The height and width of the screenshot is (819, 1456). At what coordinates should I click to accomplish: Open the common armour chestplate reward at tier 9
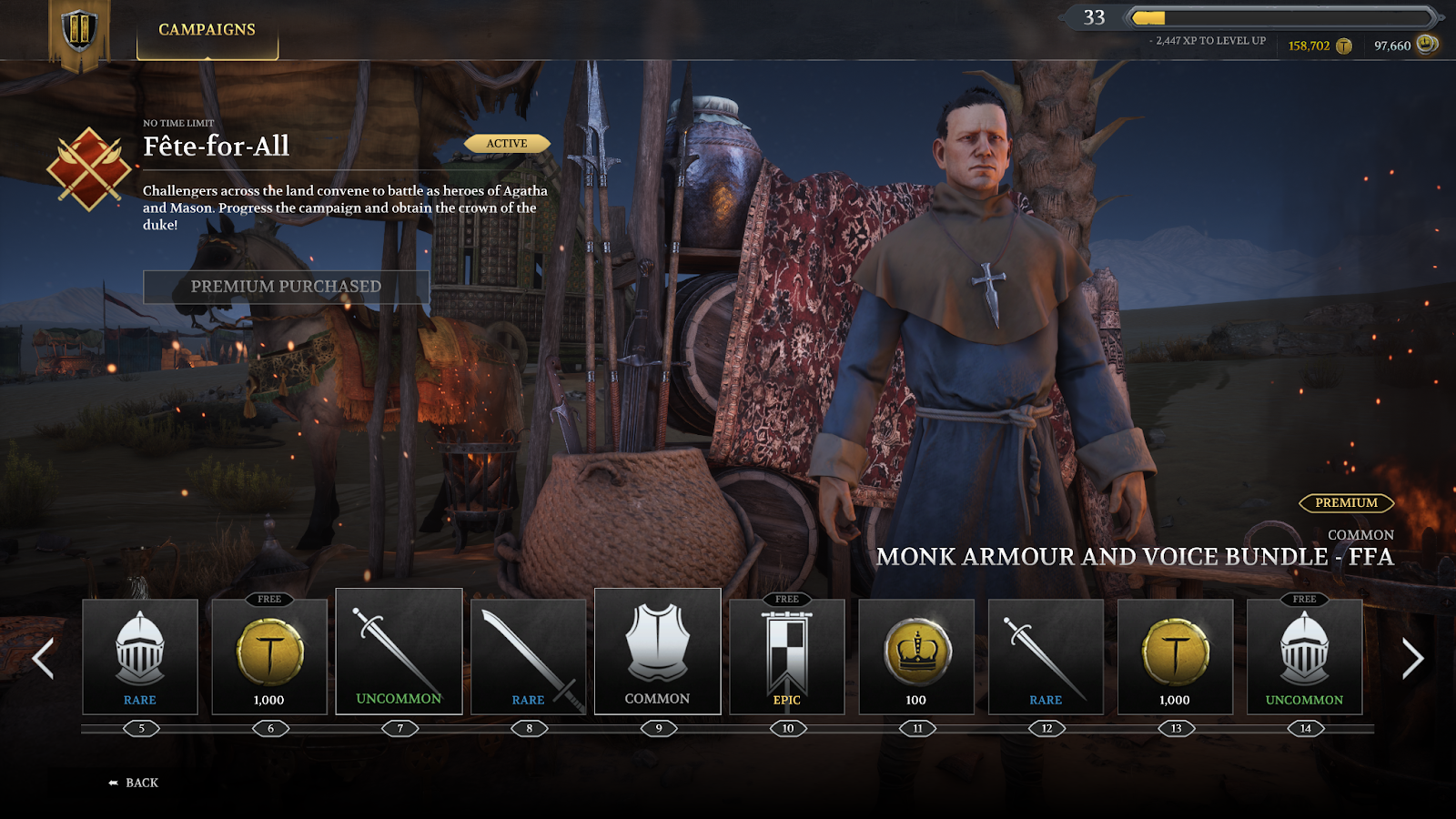(x=658, y=653)
